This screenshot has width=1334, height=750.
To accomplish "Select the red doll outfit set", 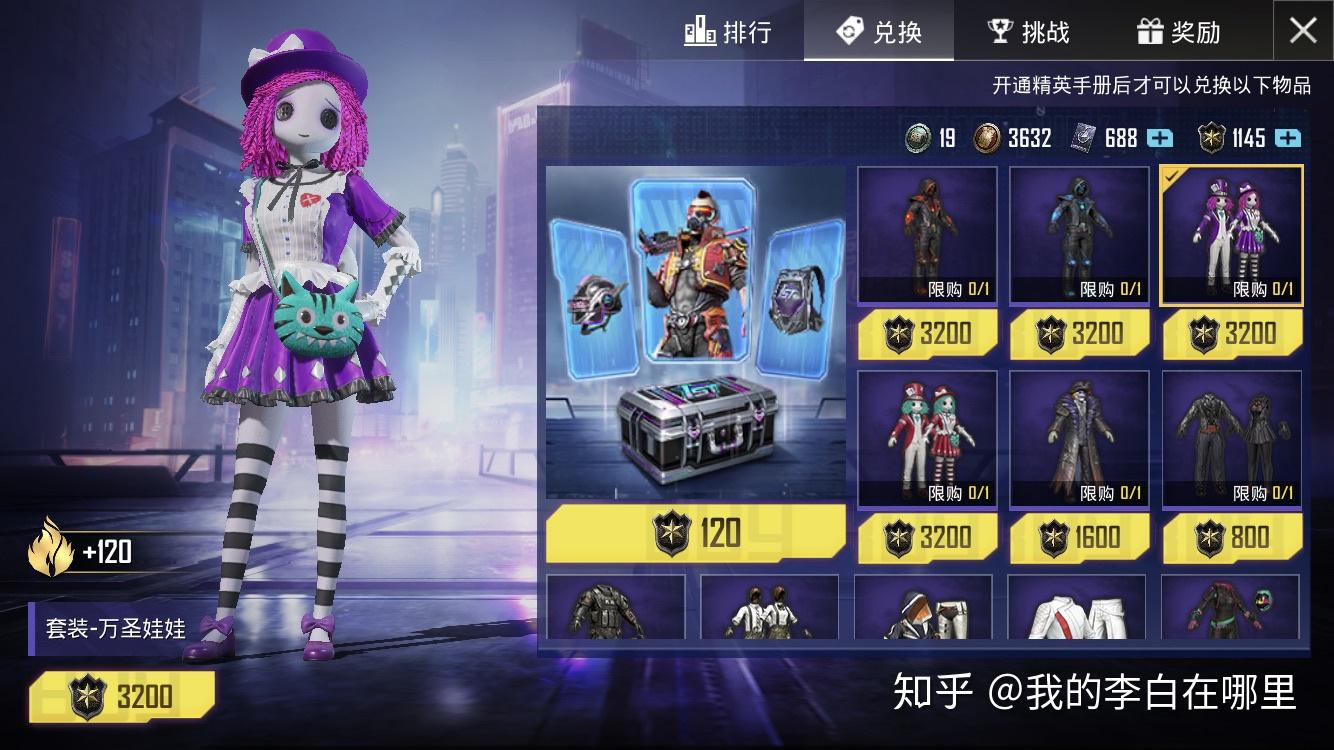I will coord(927,438).
